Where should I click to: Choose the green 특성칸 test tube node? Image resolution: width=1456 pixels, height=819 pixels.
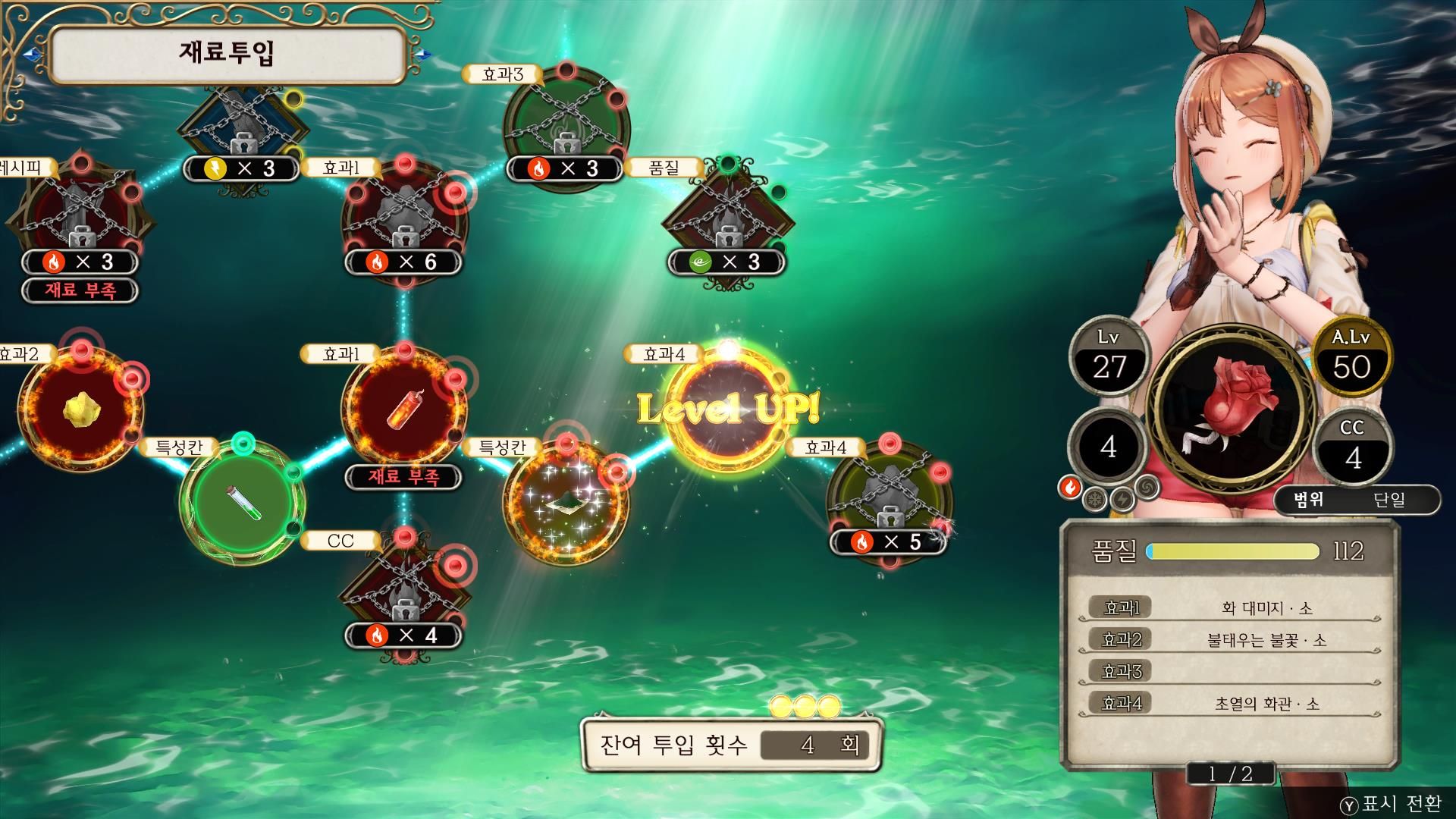pos(243,501)
